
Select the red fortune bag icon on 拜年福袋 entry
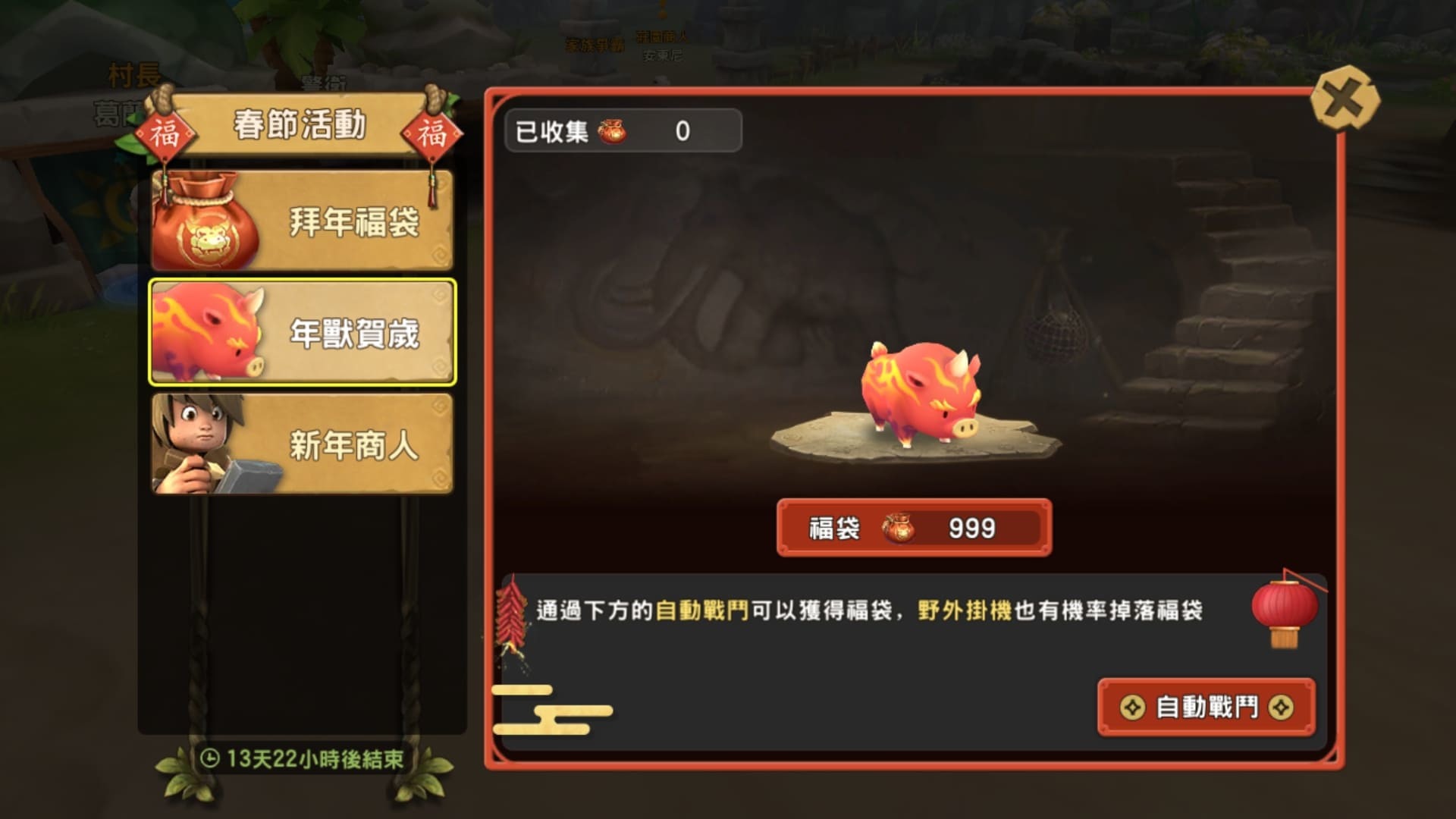(205, 220)
